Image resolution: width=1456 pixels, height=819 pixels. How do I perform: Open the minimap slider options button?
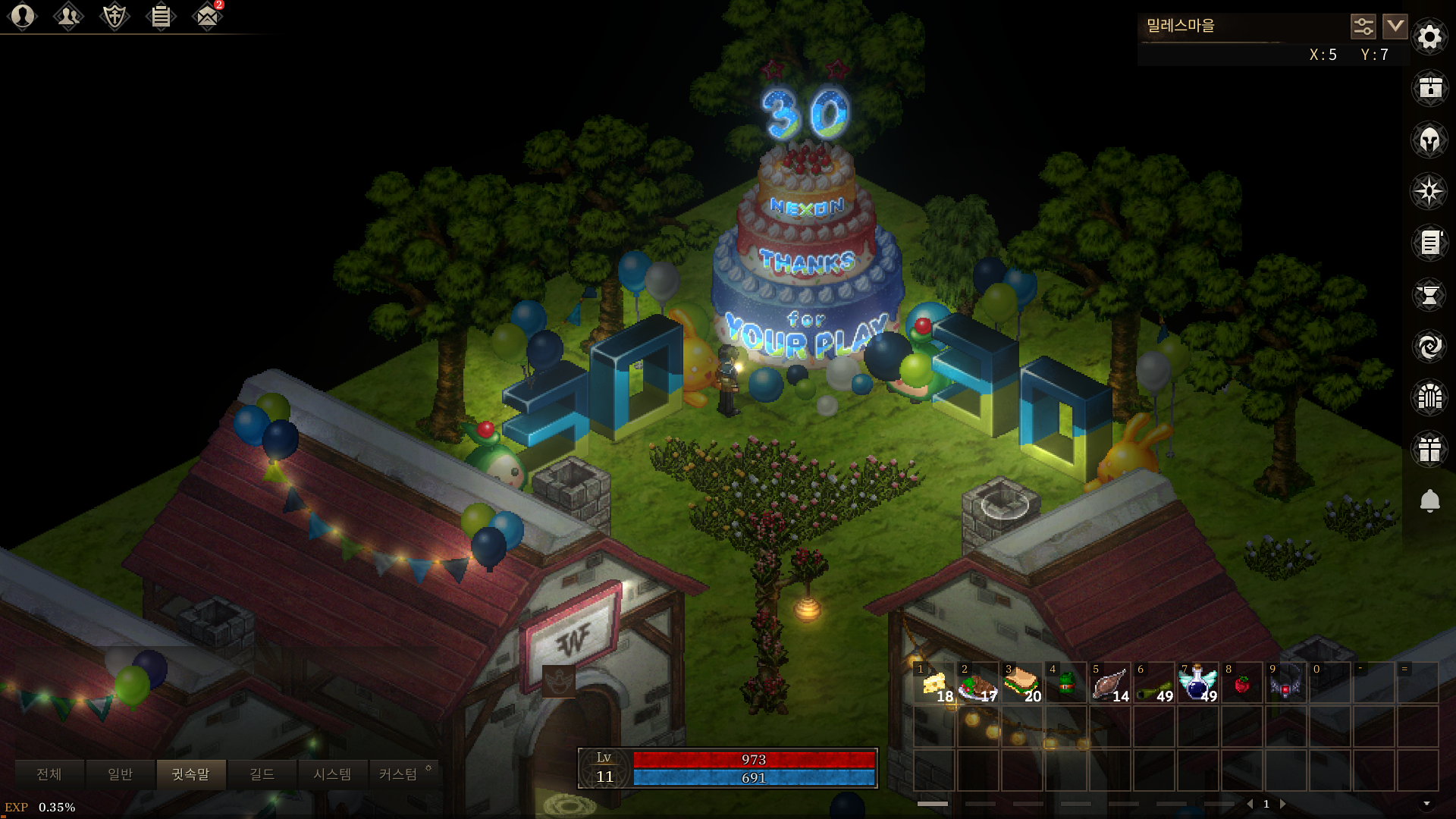click(x=1363, y=27)
